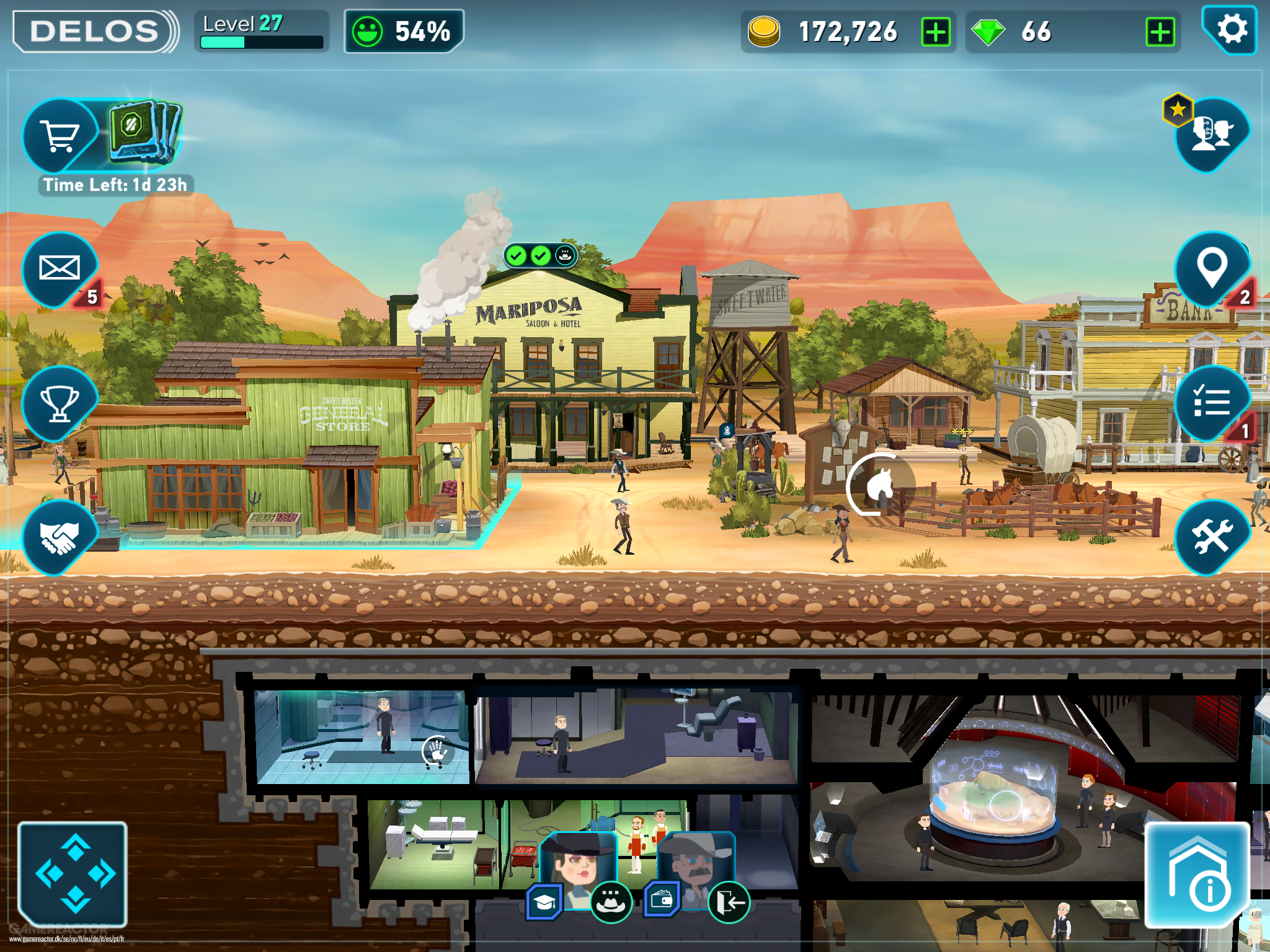Image resolution: width=1270 pixels, height=952 pixels.
Task: Tap the graduation cap badge
Action: tap(544, 902)
